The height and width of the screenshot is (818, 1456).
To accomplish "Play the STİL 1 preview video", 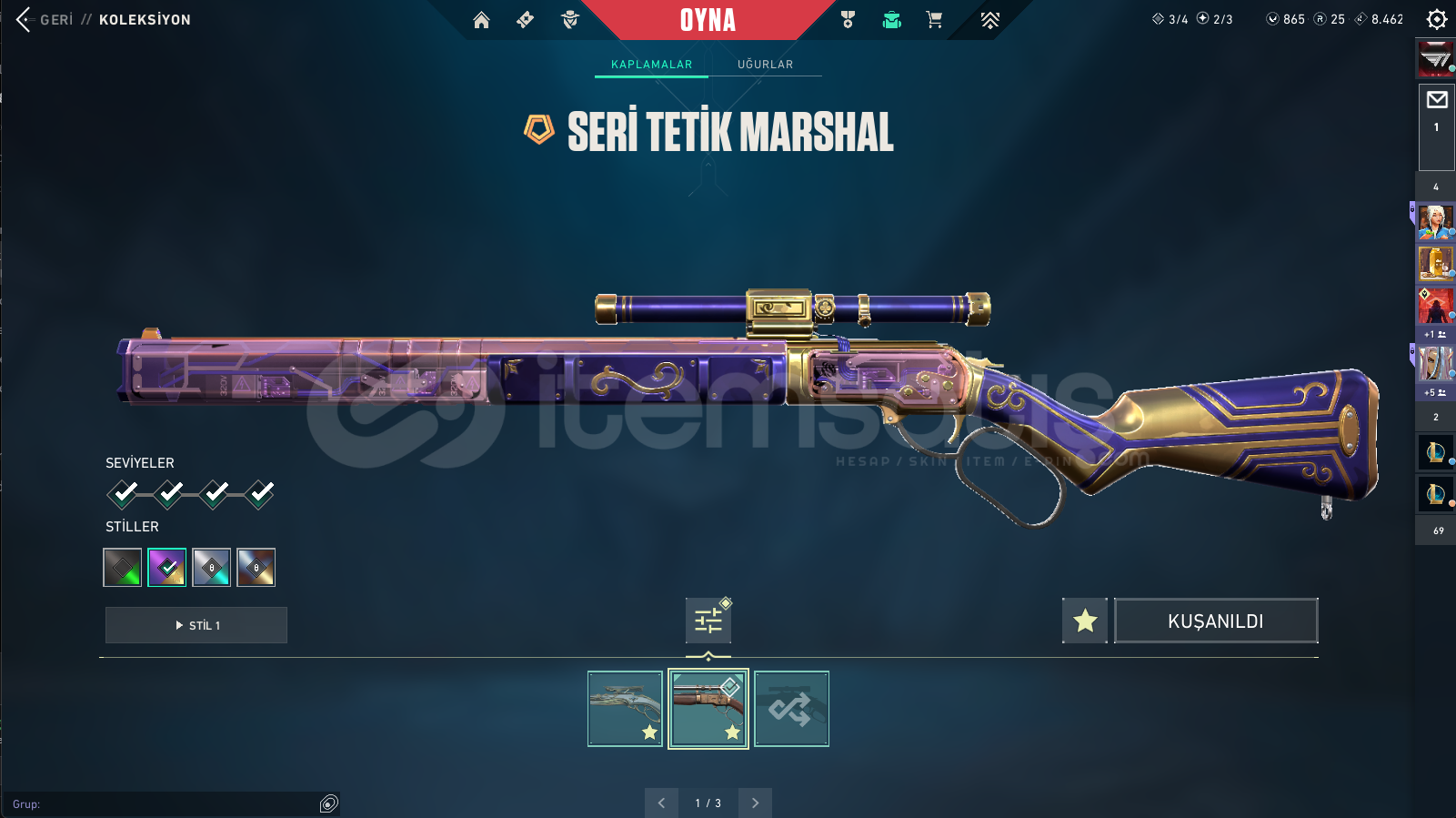I will (x=196, y=625).
